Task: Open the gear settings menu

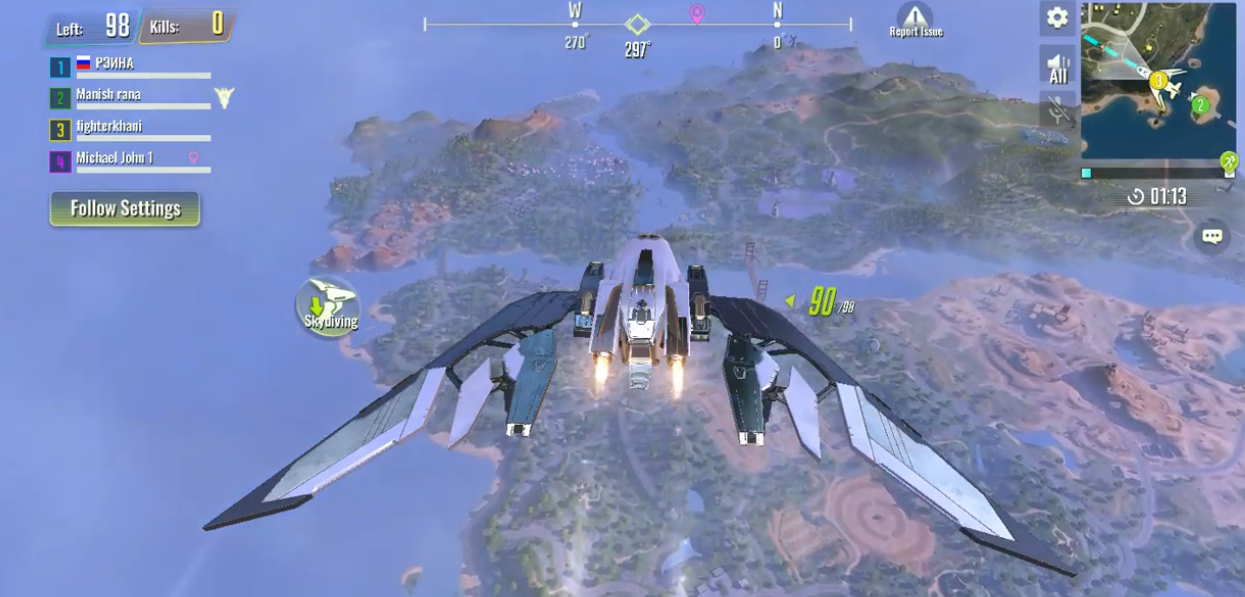Action: pyautogui.click(x=1057, y=18)
